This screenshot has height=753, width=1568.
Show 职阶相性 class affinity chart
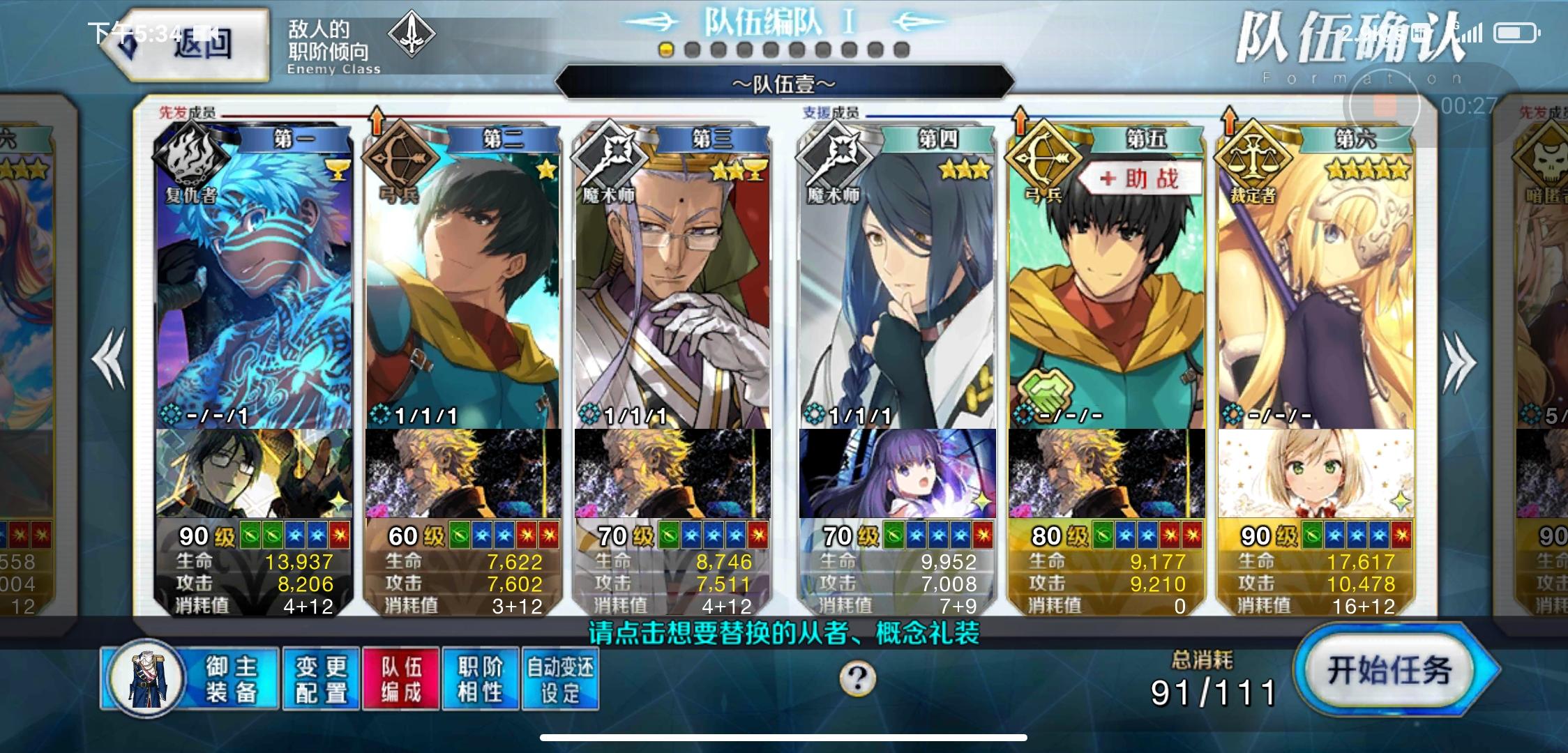pos(481,678)
